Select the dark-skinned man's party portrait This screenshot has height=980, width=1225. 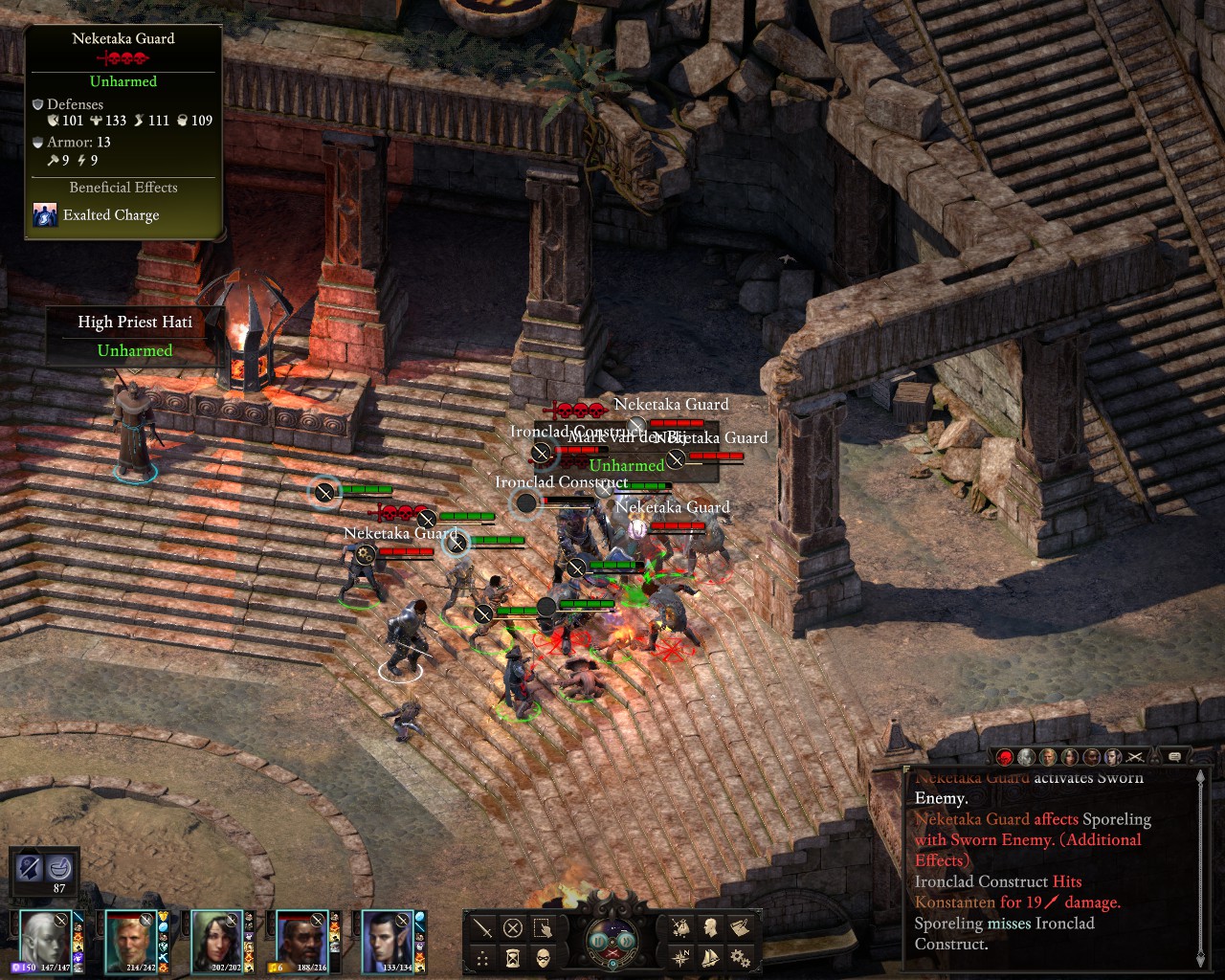pyautogui.click(x=301, y=939)
